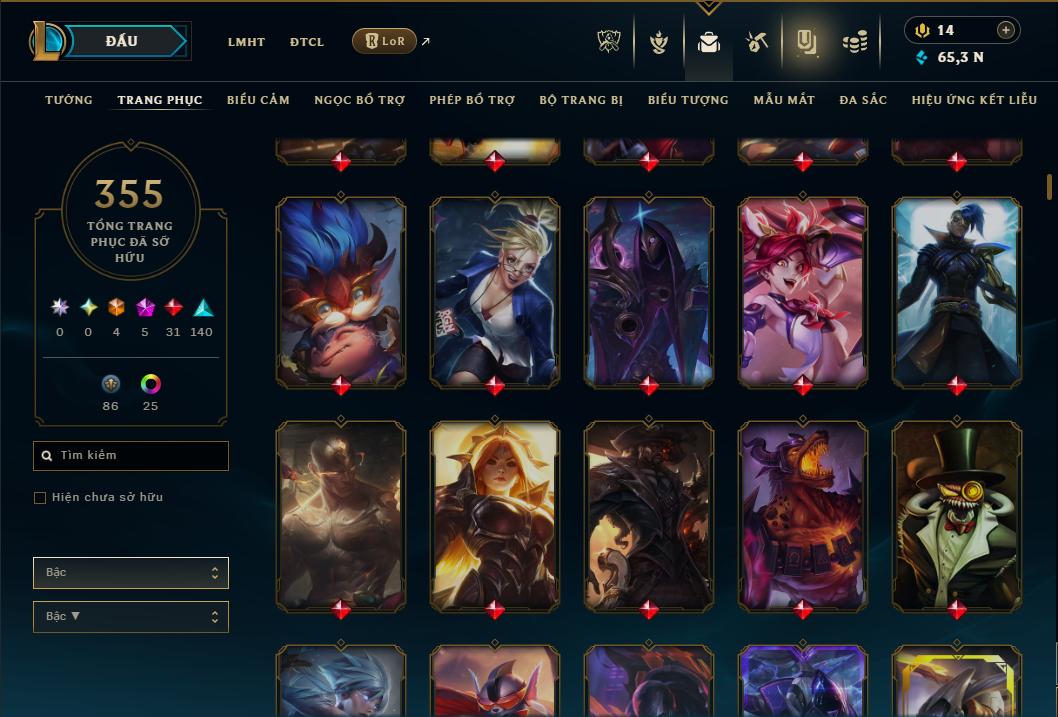Switch to the ĐTCL tab
The height and width of the screenshot is (717, 1058).
pyautogui.click(x=307, y=42)
